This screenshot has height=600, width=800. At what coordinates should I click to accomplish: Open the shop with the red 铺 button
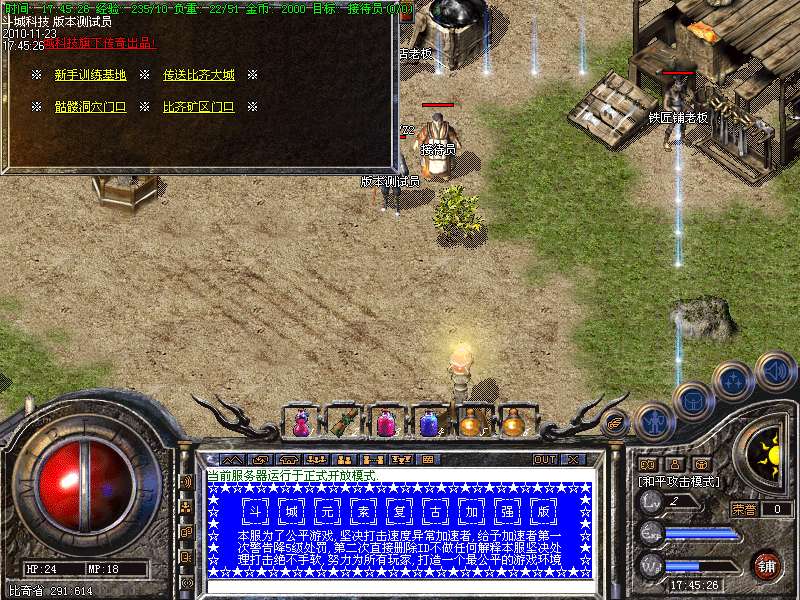click(x=767, y=565)
